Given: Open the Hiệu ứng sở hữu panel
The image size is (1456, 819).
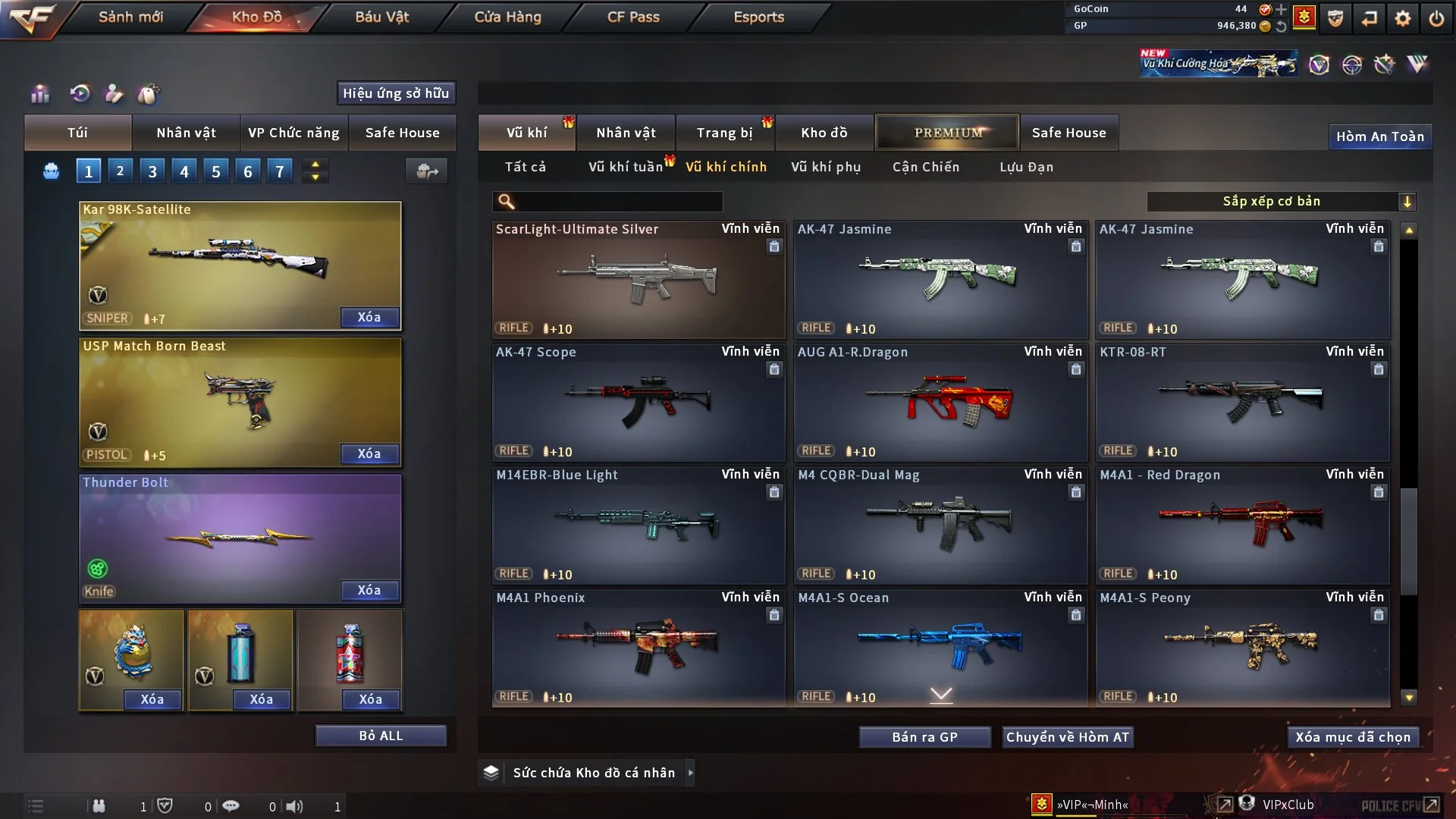Looking at the screenshot, I should tap(396, 93).
